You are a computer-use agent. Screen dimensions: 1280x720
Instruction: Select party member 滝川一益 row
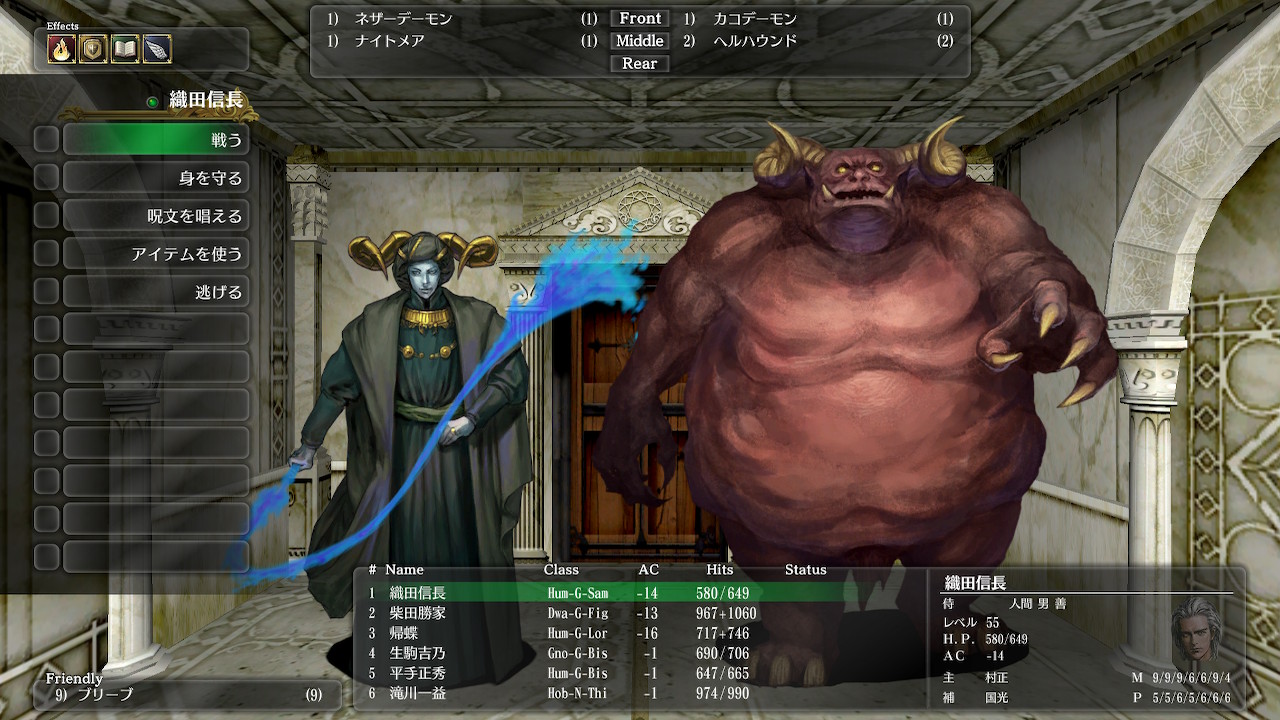[418, 693]
